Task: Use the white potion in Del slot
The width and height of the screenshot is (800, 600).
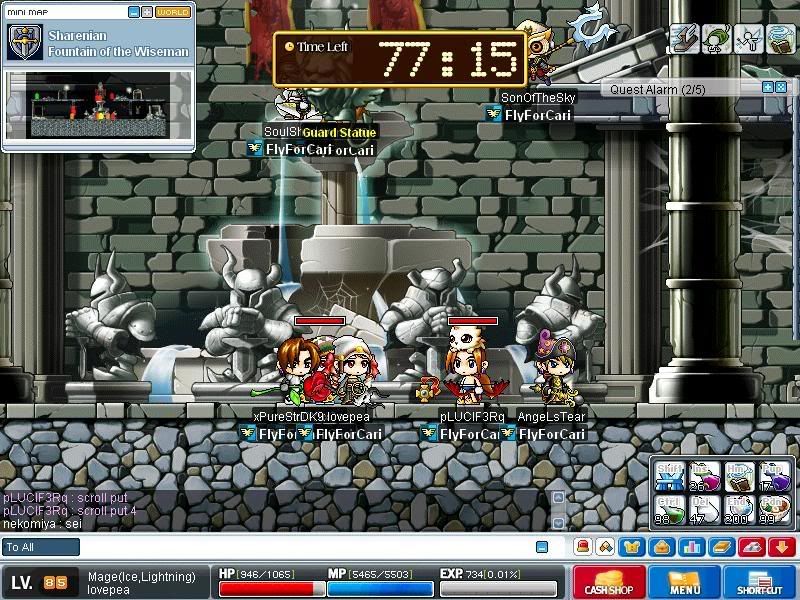Action: 704,507
